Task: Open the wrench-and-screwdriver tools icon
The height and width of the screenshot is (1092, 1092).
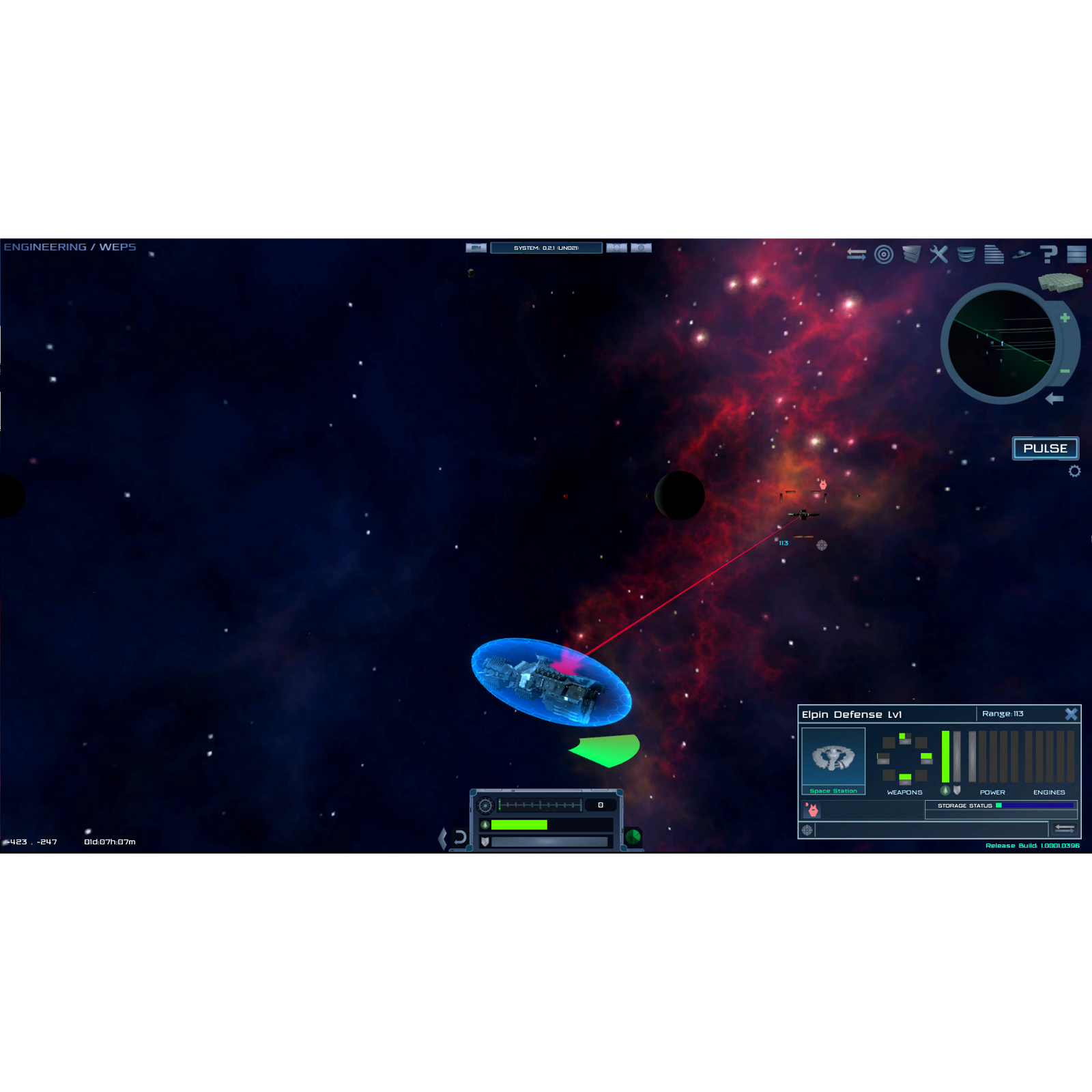Action: 938,255
